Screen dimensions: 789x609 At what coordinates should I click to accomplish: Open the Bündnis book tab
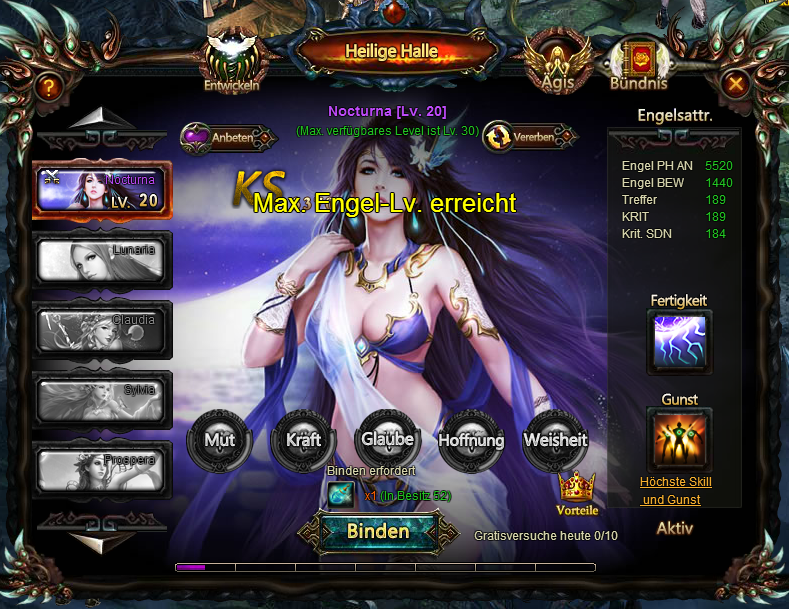point(636,62)
